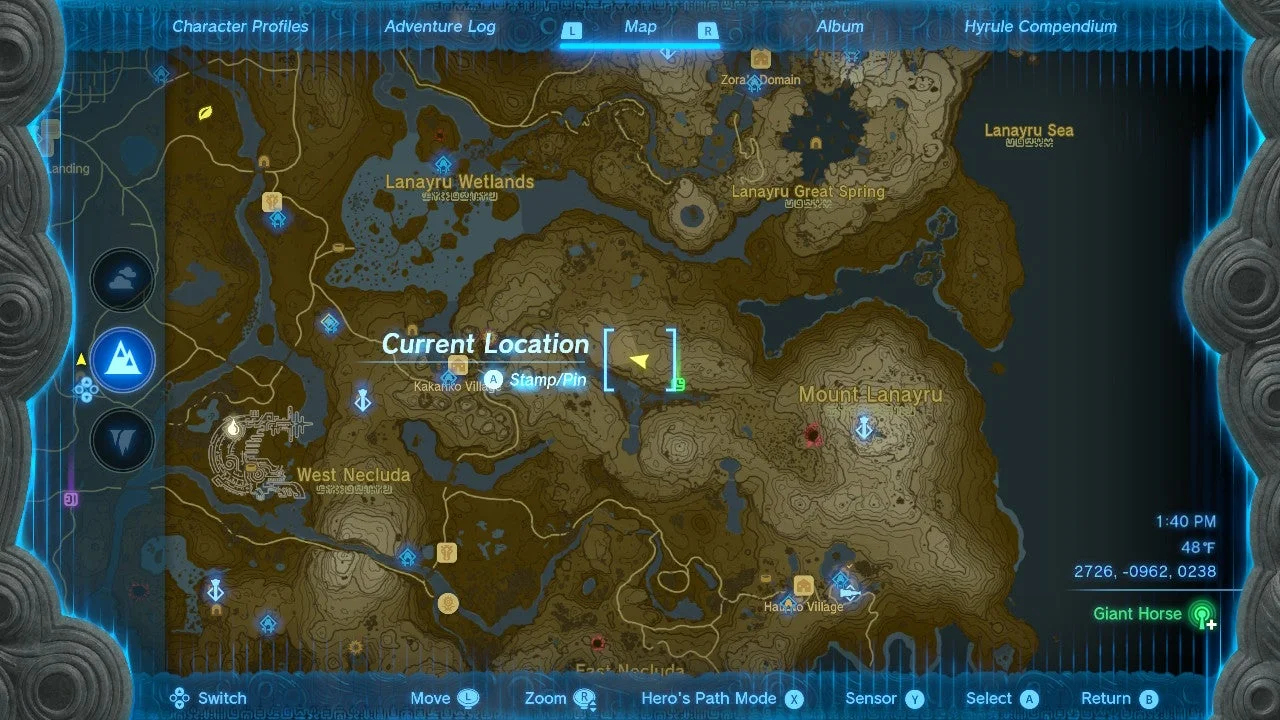
Task: Open the Album tab
Action: click(840, 26)
